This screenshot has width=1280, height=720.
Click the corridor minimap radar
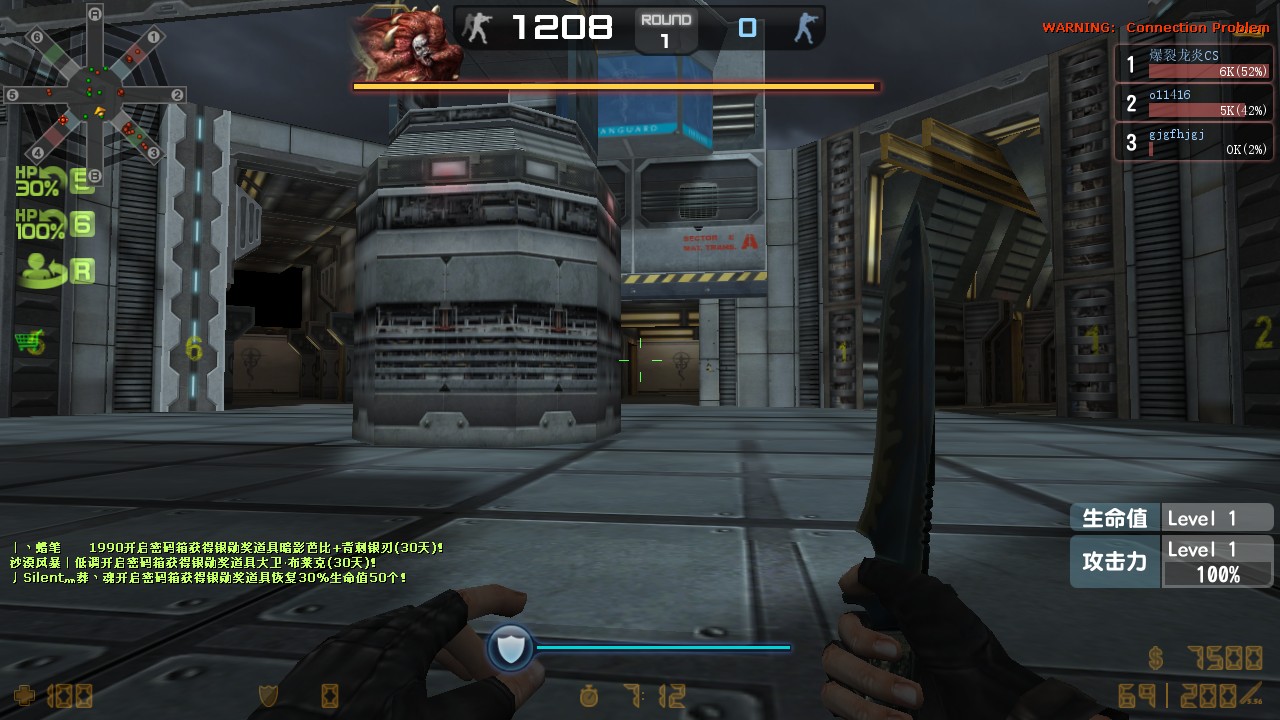point(95,97)
